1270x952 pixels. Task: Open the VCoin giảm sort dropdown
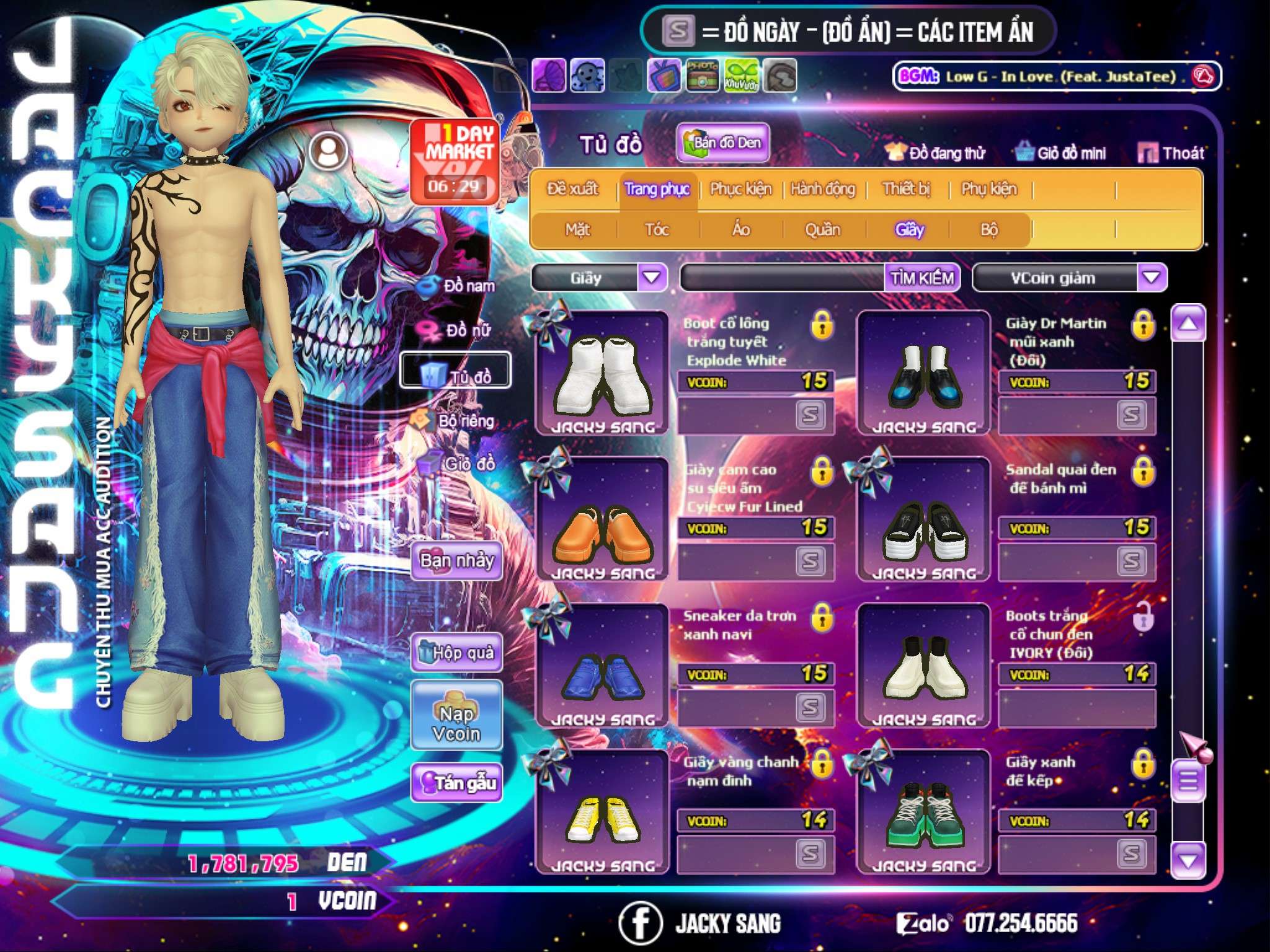point(1152,278)
